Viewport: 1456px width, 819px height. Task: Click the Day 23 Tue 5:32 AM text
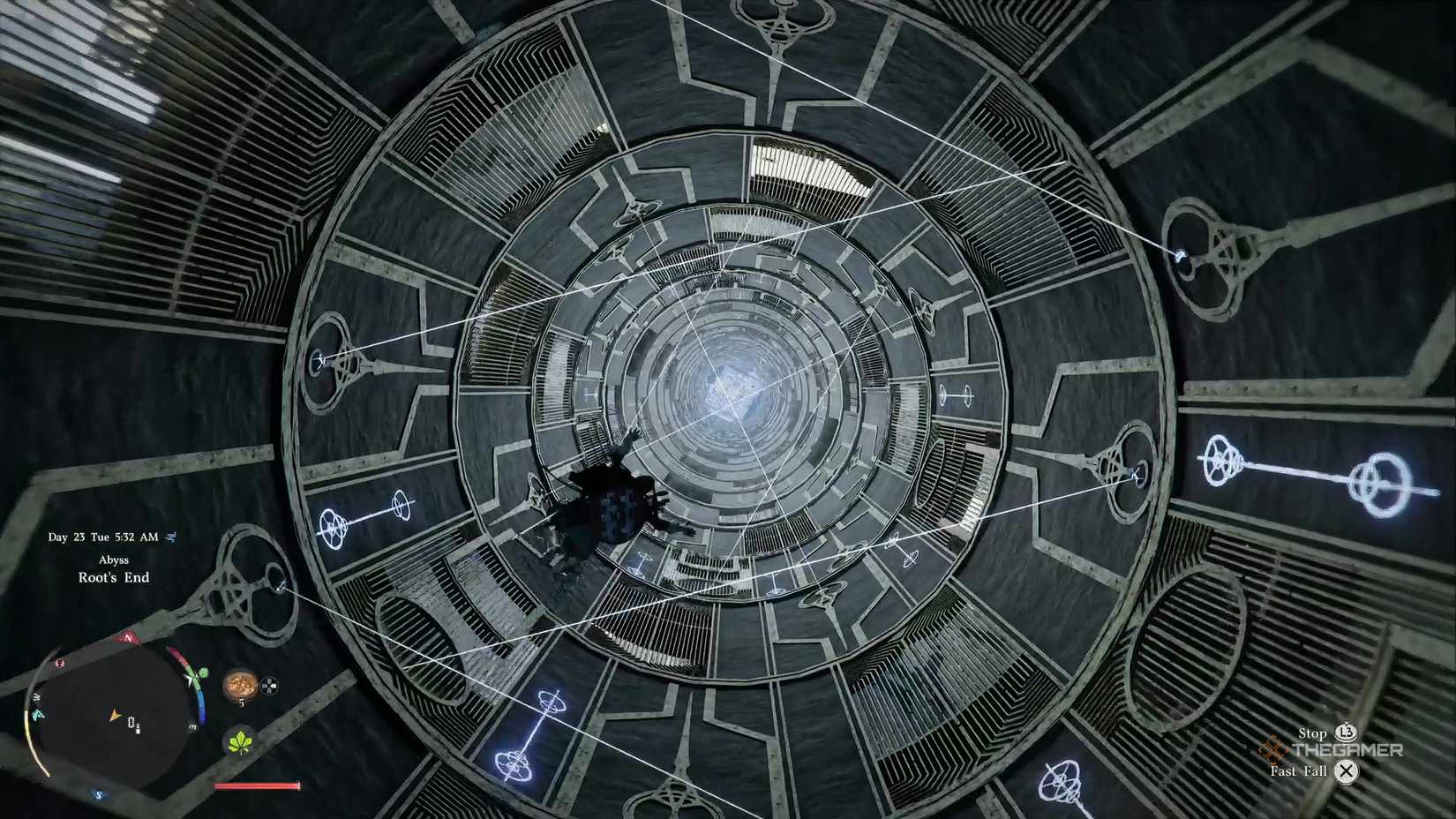(x=102, y=537)
